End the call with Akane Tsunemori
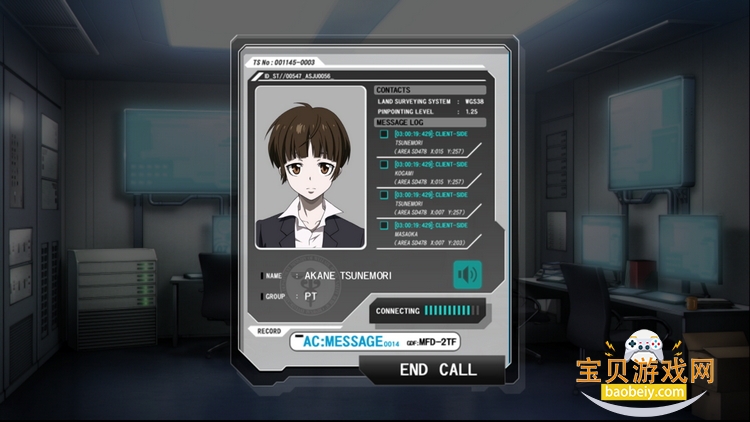Viewport: 750px width, 422px height. 438,369
